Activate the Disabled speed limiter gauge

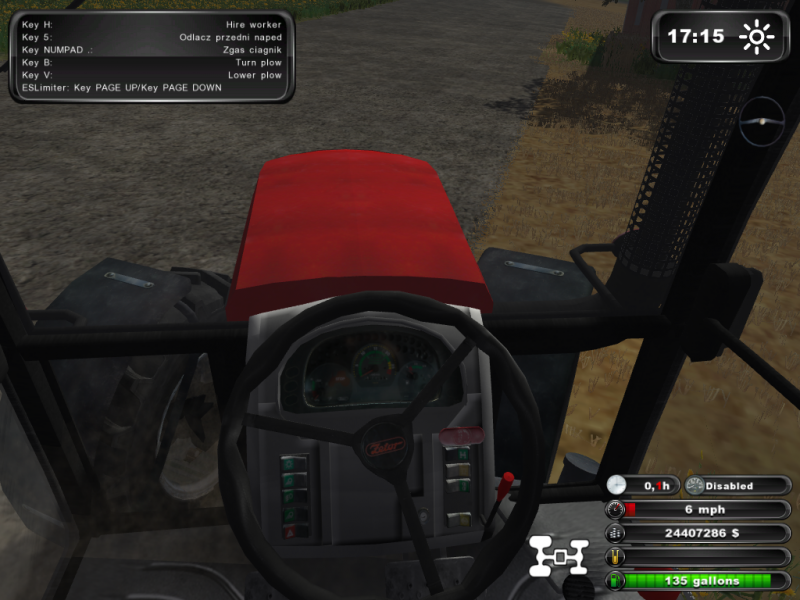[x=696, y=486]
